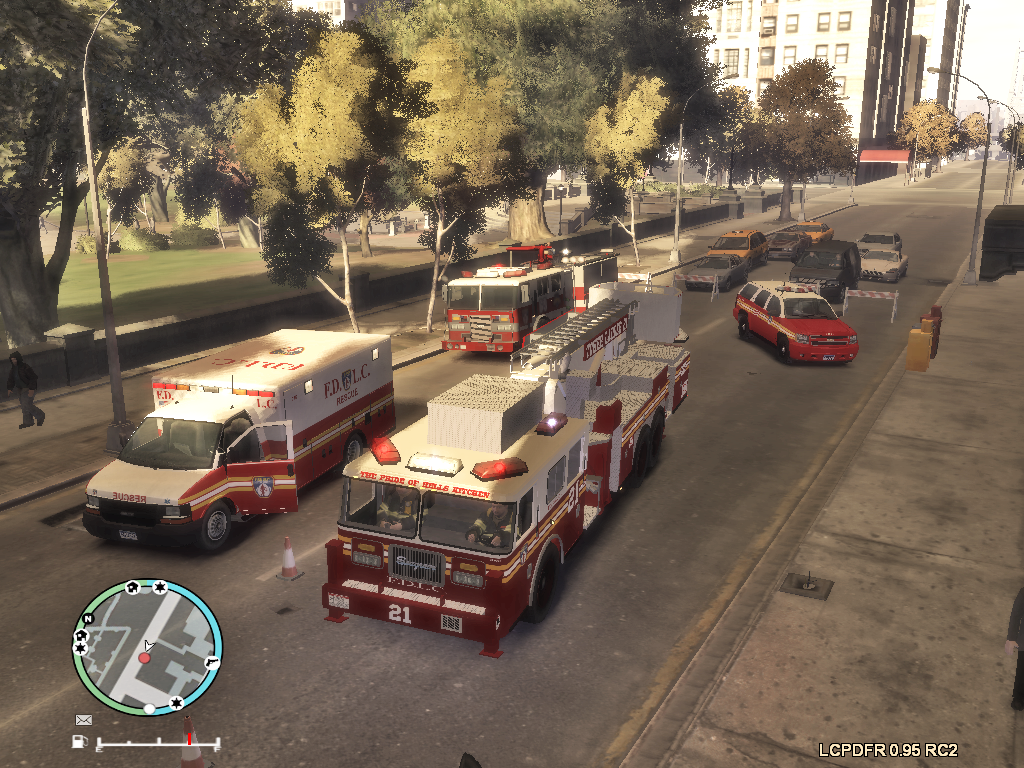Open the envelope message icon
Viewport: 1024px width, 768px height.
[x=84, y=719]
